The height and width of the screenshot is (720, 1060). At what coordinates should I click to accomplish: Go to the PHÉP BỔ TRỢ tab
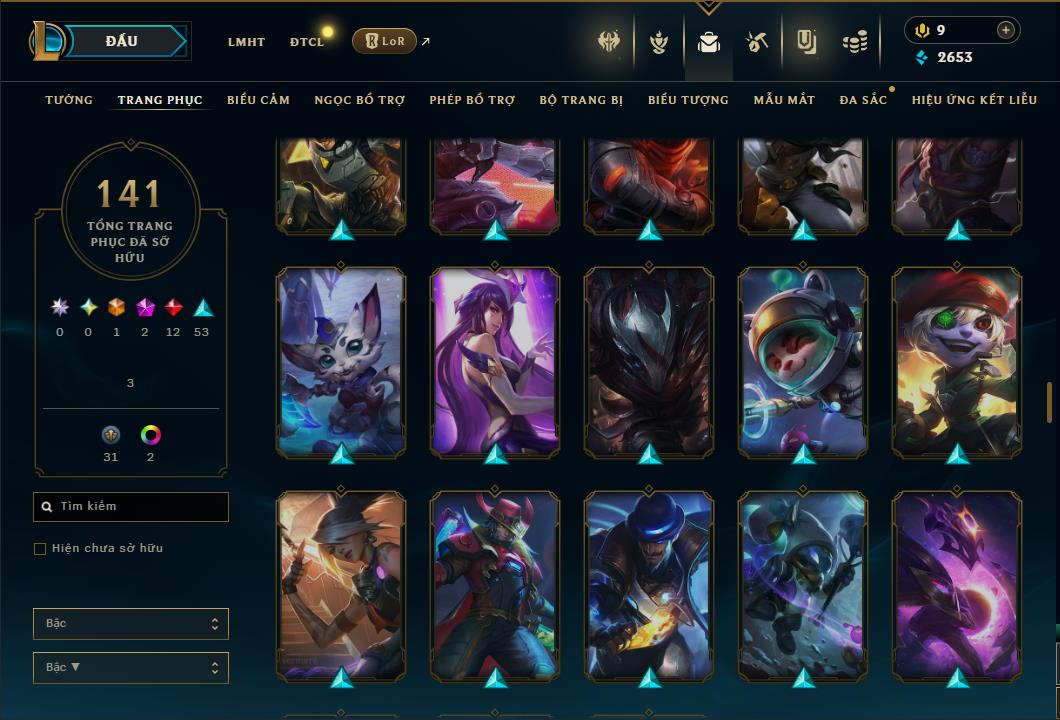472,100
